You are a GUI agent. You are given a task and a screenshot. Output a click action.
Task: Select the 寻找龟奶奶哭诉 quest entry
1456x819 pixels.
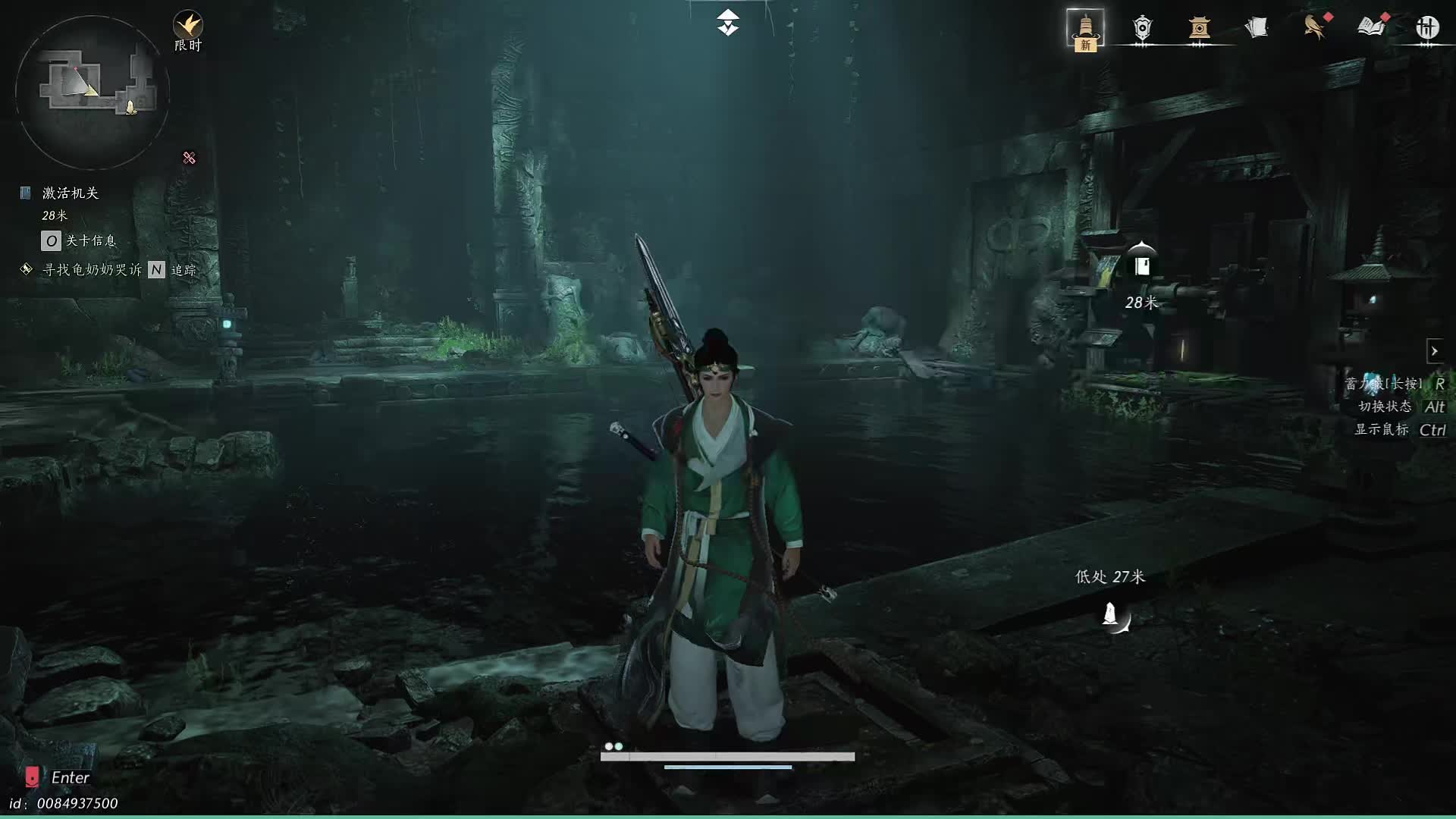pos(92,270)
